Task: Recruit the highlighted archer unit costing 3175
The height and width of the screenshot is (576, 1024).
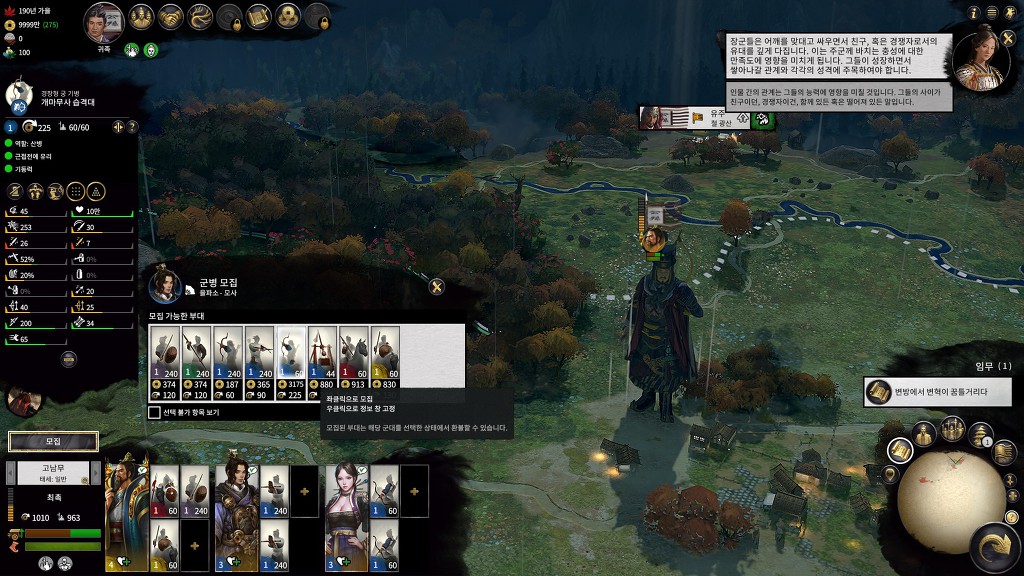Action: click(x=291, y=364)
